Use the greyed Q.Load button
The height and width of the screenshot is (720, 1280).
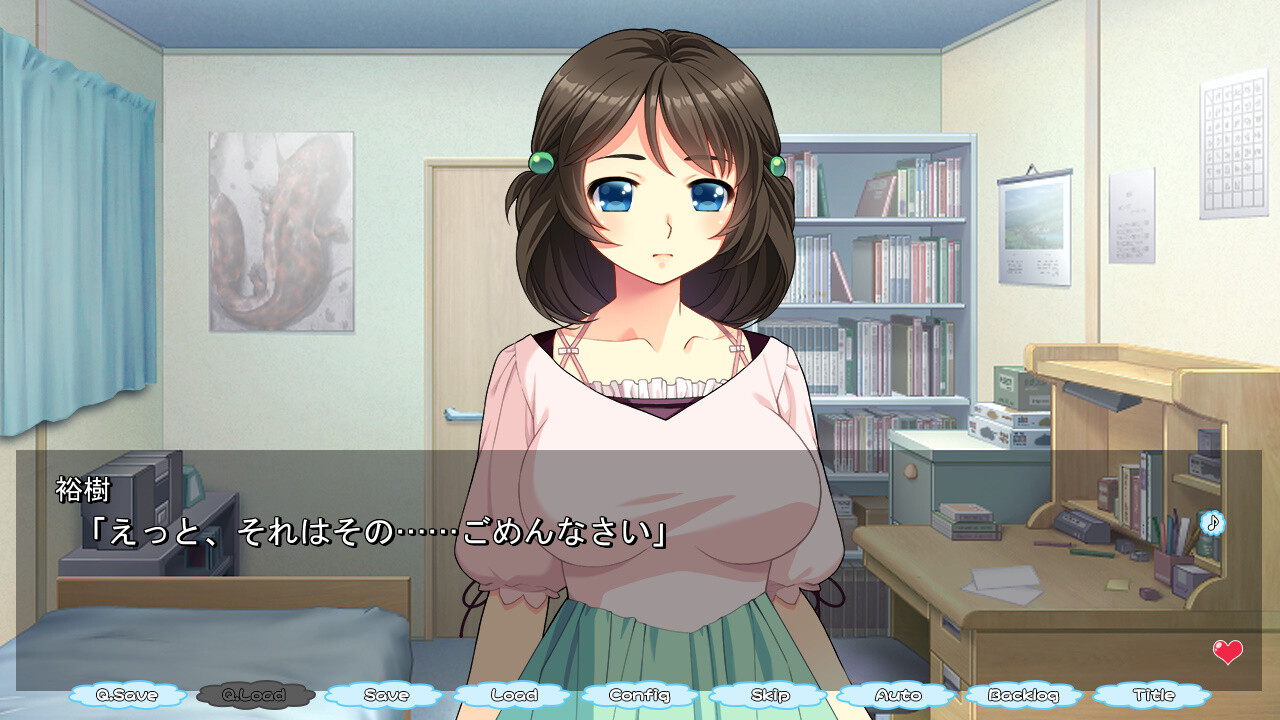click(x=256, y=695)
